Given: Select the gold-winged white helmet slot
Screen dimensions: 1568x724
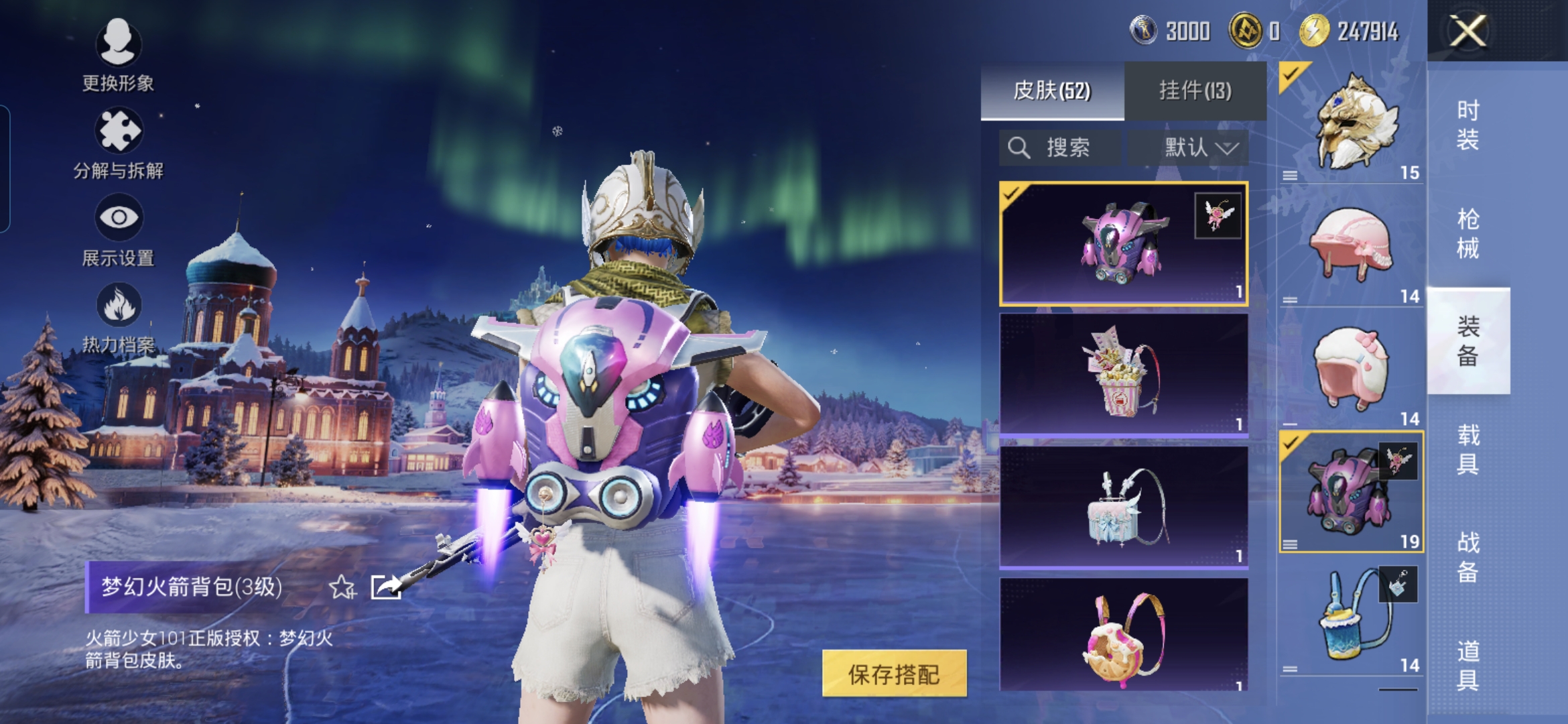Looking at the screenshot, I should coord(1351,123).
